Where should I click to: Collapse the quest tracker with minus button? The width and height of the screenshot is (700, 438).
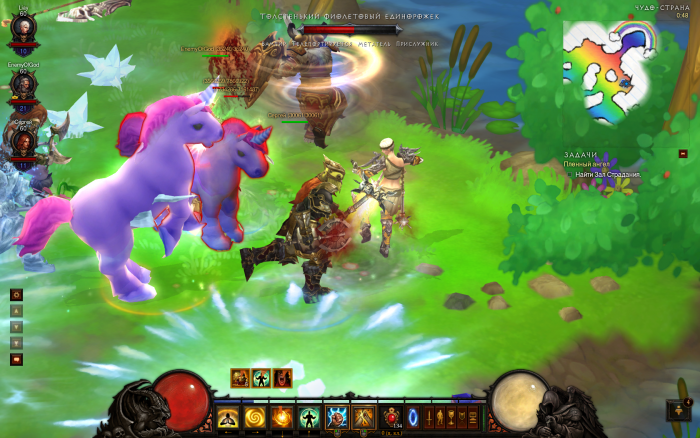[x=683, y=154]
